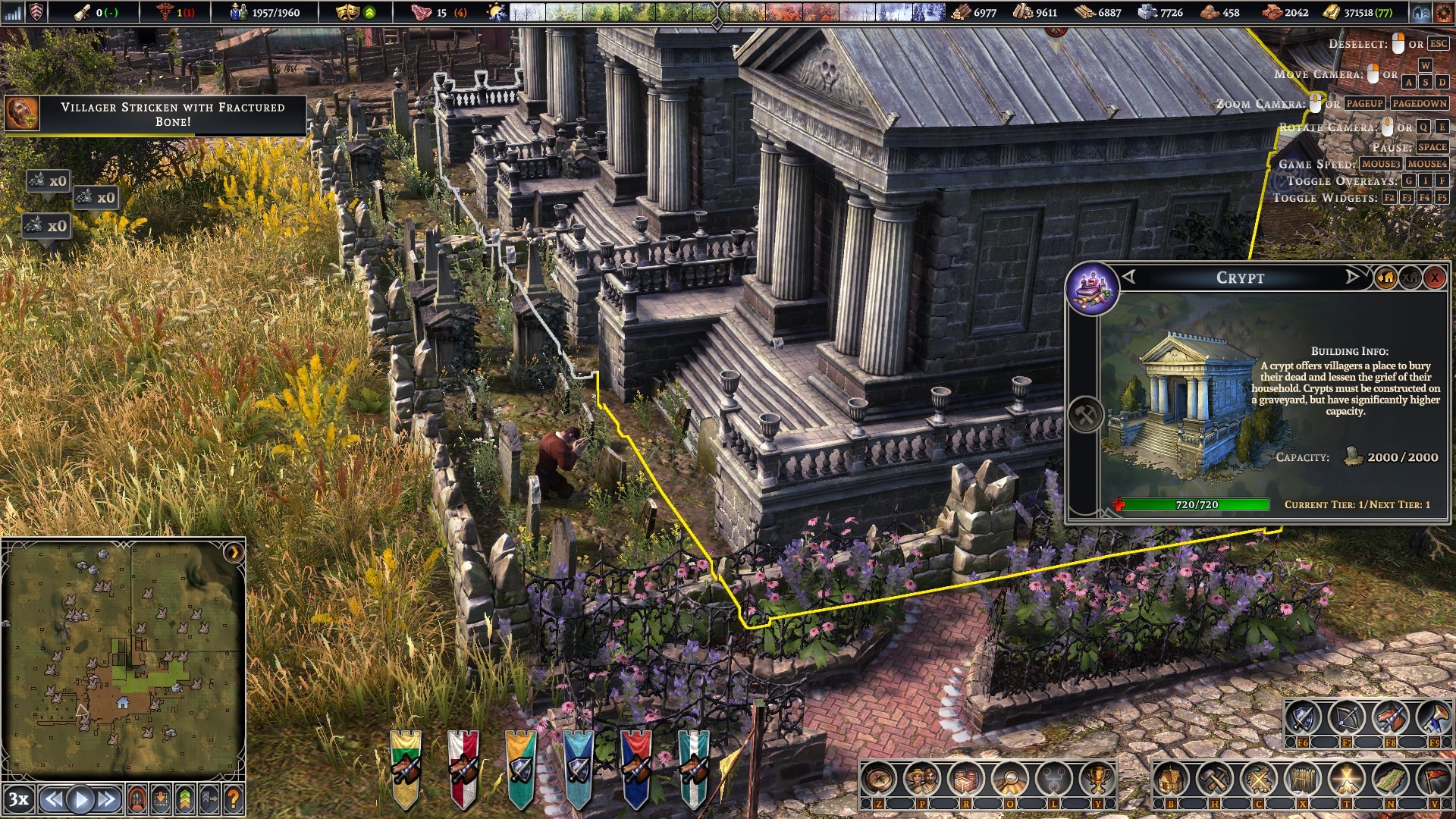Open the compass icon in bottom toolbar
The image size is (1456, 819).
(x=879, y=780)
